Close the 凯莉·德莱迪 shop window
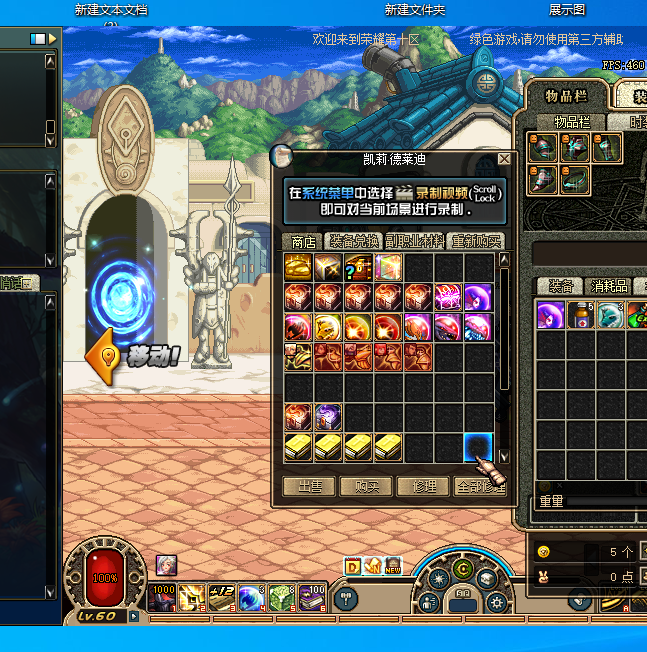647x652 pixels. (504, 159)
